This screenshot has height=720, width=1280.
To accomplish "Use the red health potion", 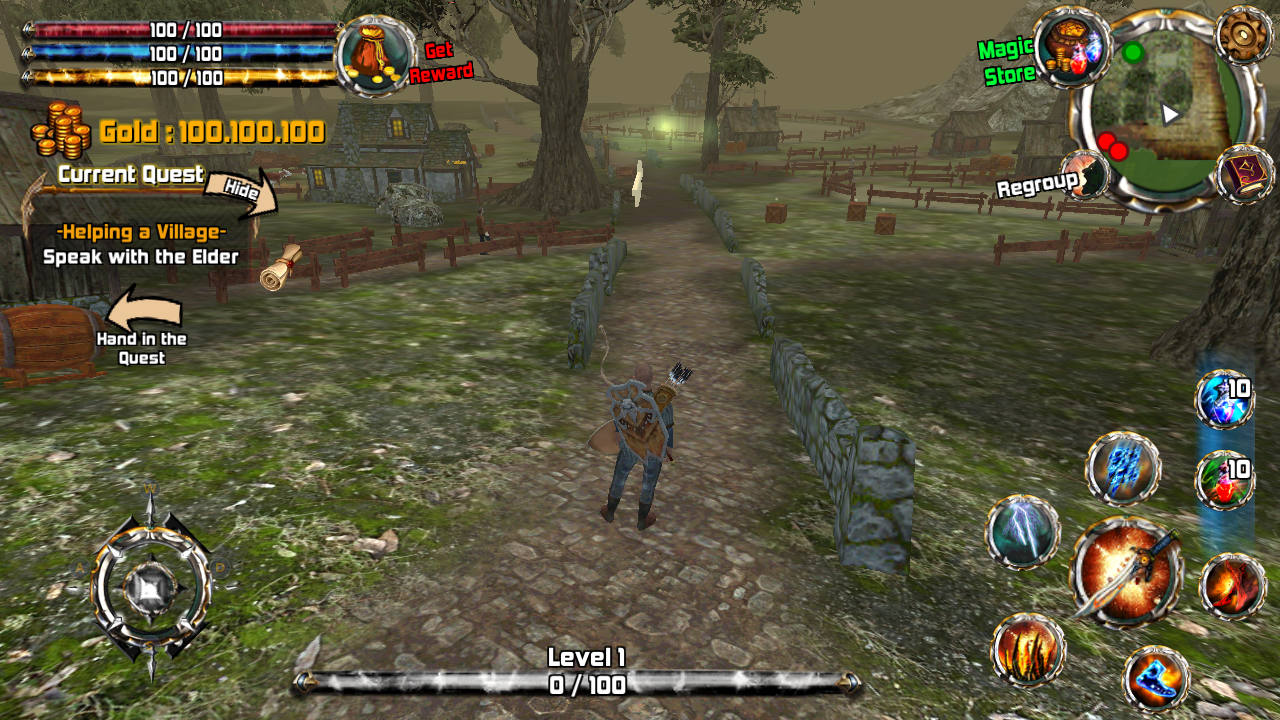I will [x=1224, y=480].
